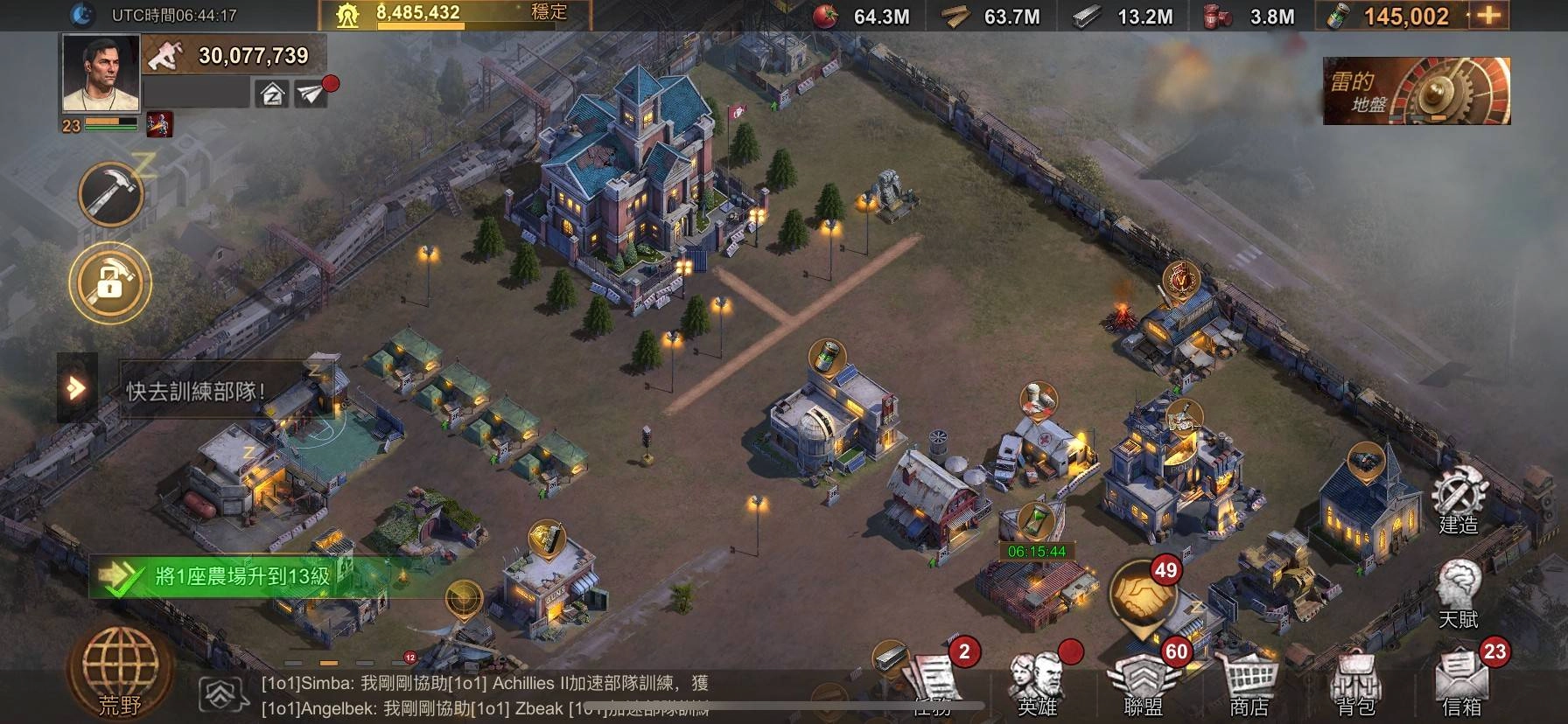The image size is (1568, 724).
Task: Expand the yellow arrow side panel
Action: coord(77,387)
